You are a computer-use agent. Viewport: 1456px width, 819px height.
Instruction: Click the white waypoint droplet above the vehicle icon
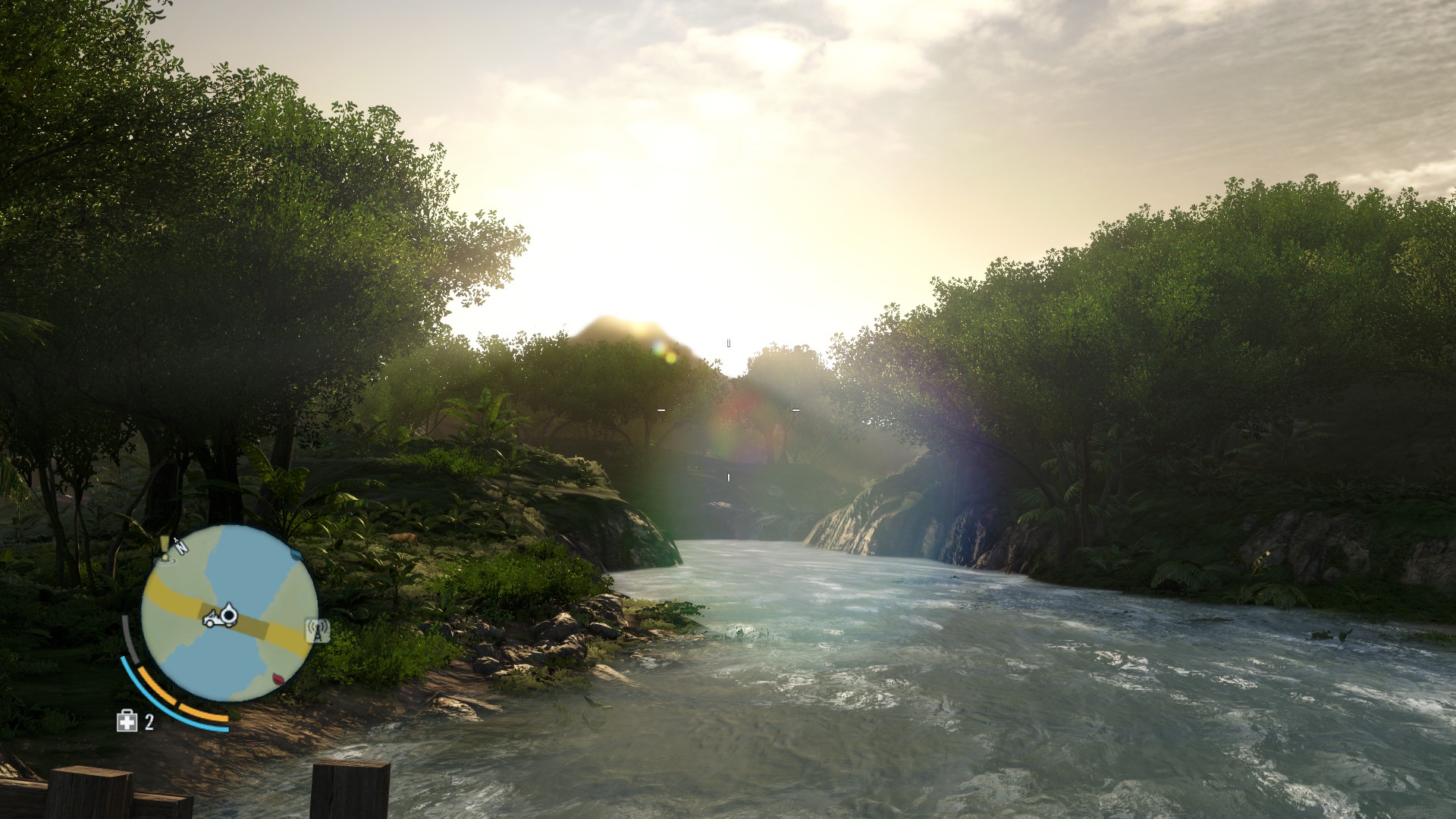(229, 613)
